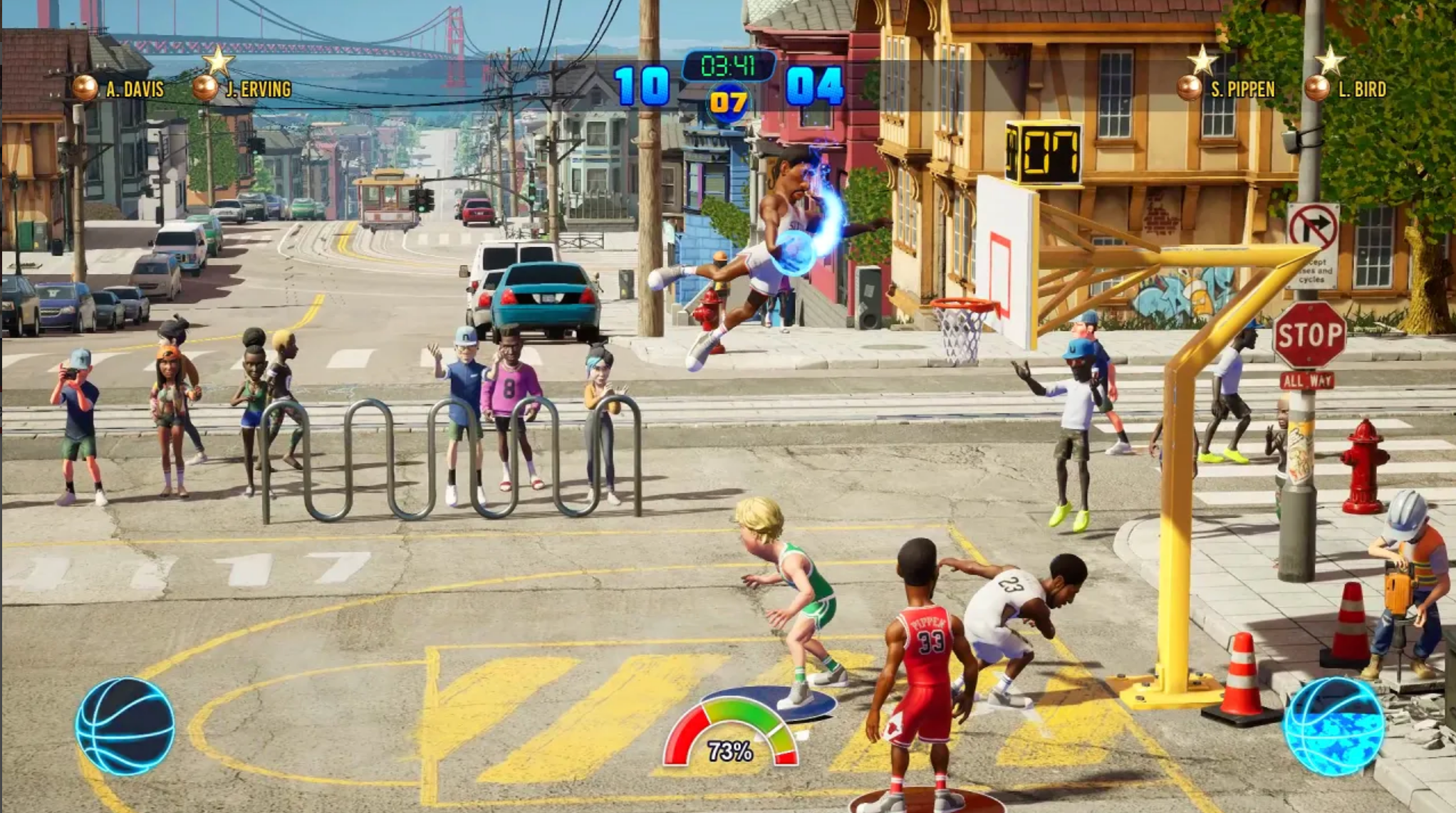Select the A. Davis name label
Viewport: 1456px width, 813px height.
pos(137,90)
